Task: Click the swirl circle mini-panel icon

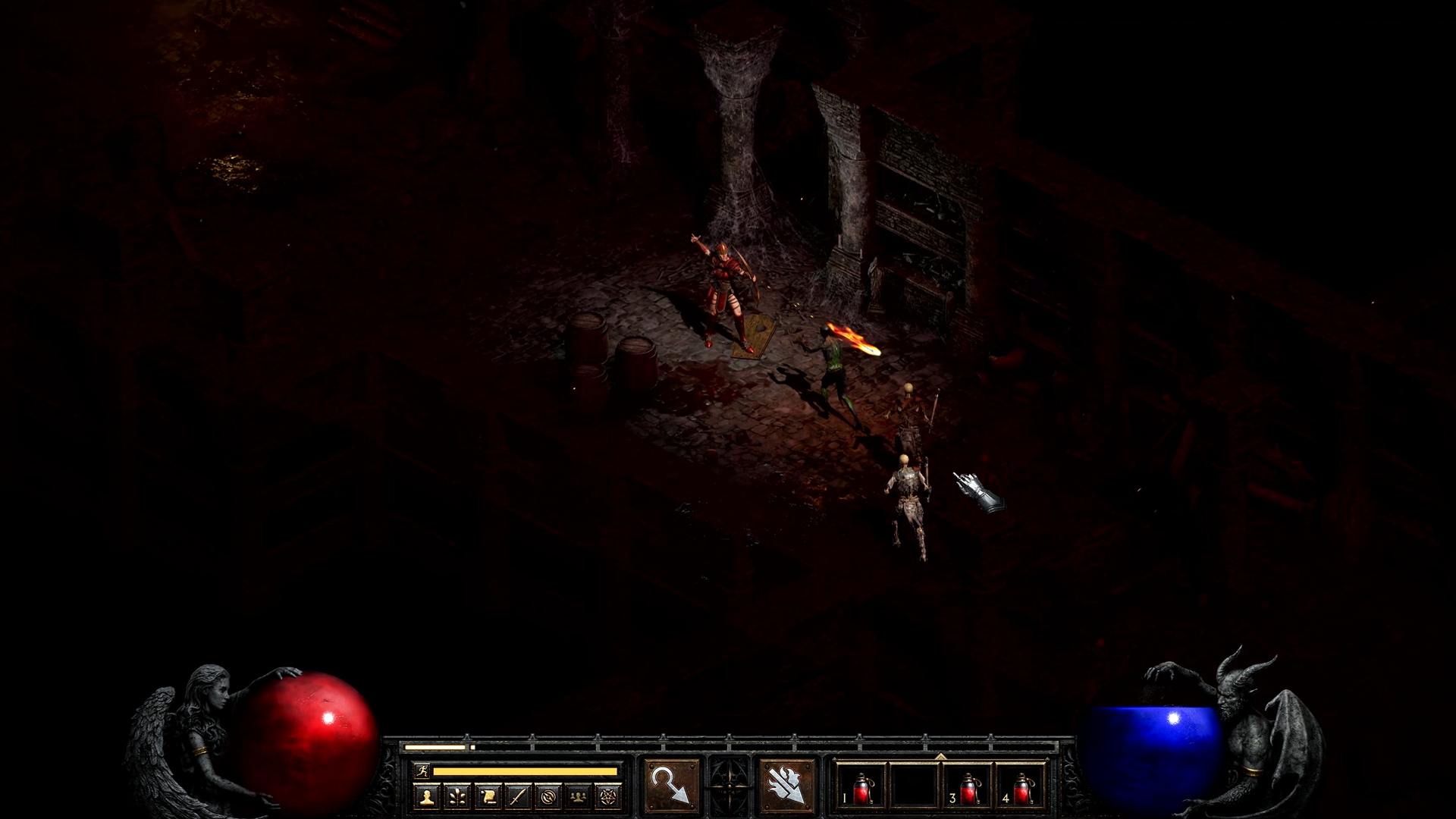Action: coord(548,796)
